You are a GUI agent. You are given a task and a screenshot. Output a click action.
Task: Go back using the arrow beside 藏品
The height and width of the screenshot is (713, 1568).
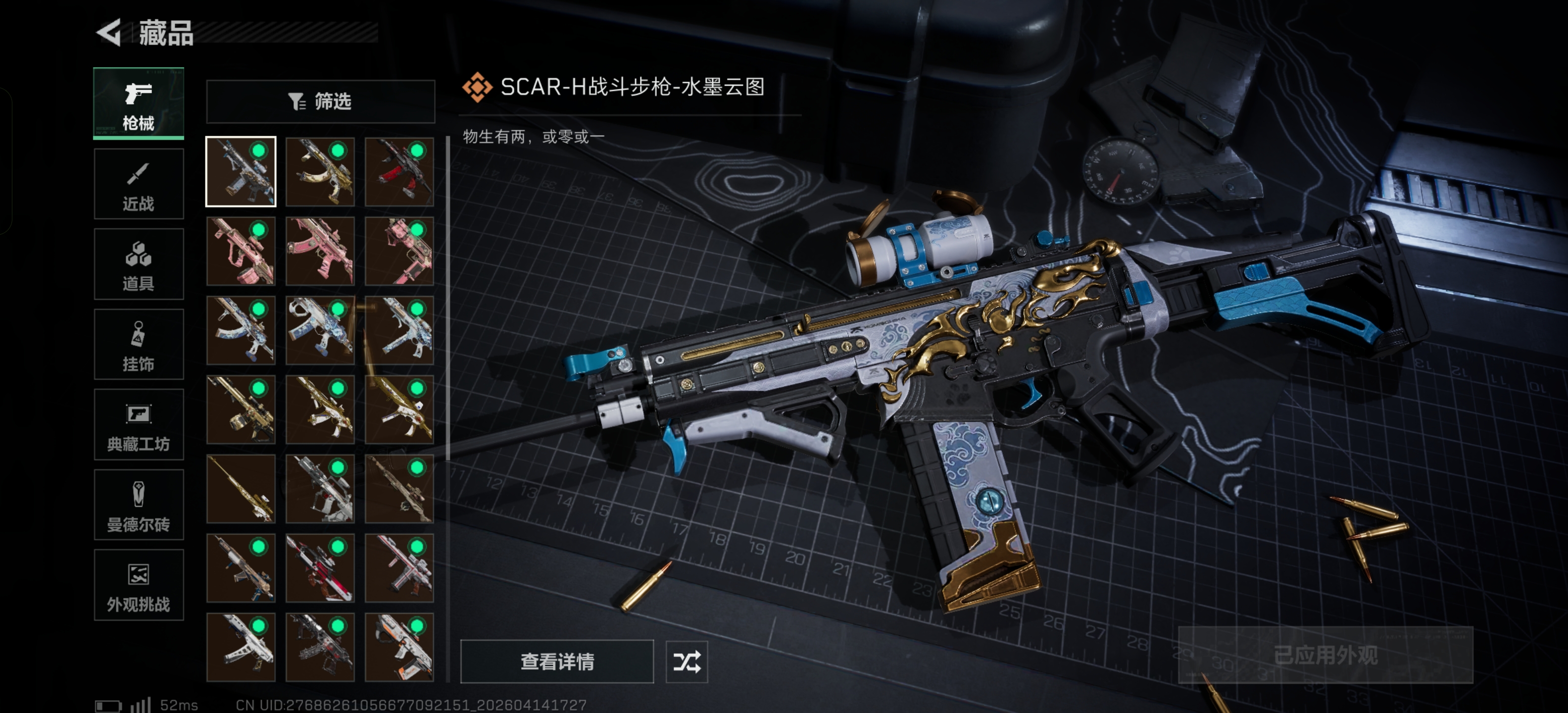pyautogui.click(x=109, y=32)
